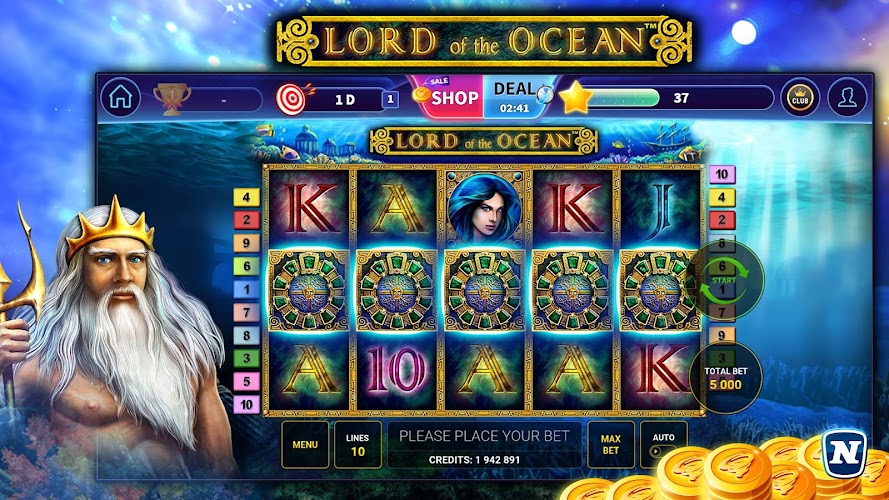The image size is (889, 500).
Task: Open the SHOP sale tab
Action: (446, 97)
